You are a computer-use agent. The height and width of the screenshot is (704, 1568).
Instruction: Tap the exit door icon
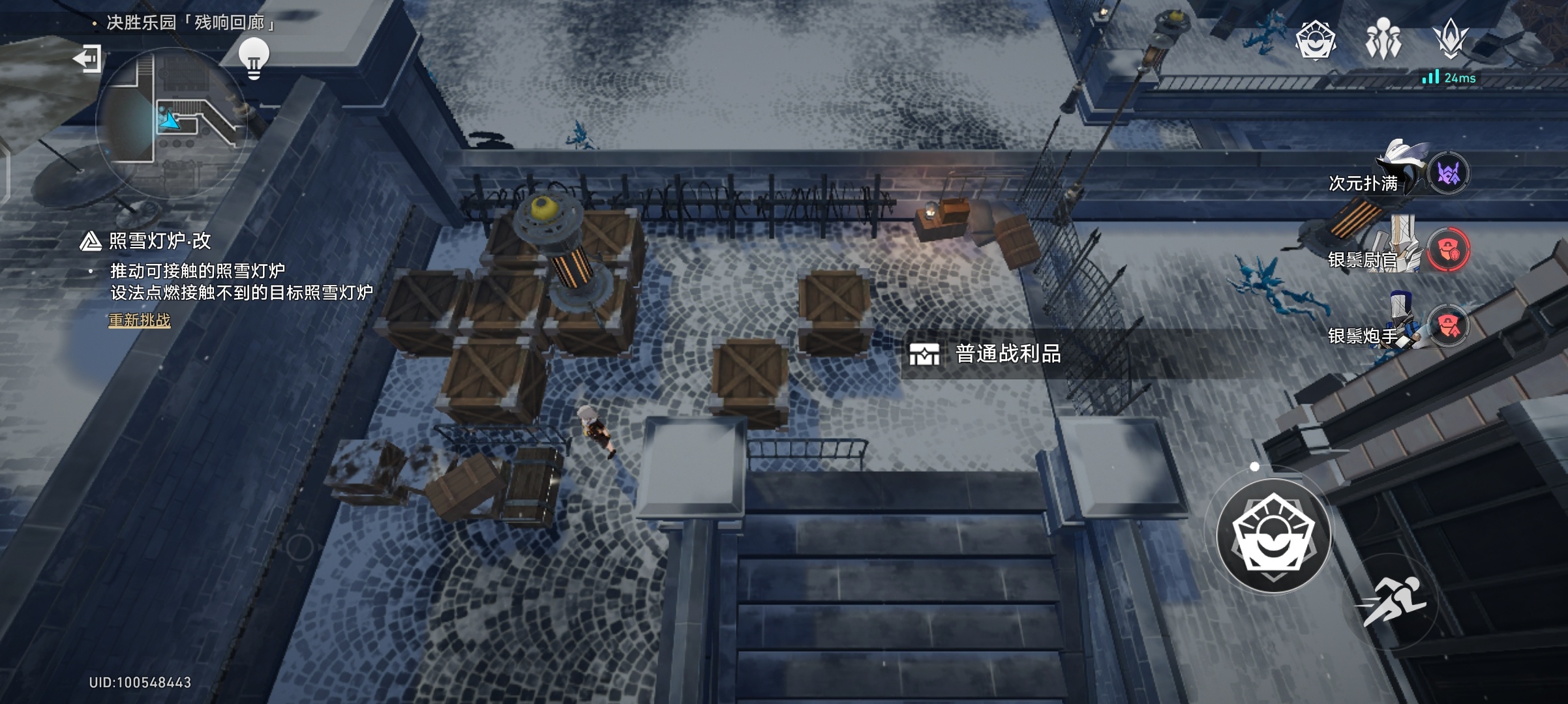click(x=87, y=59)
